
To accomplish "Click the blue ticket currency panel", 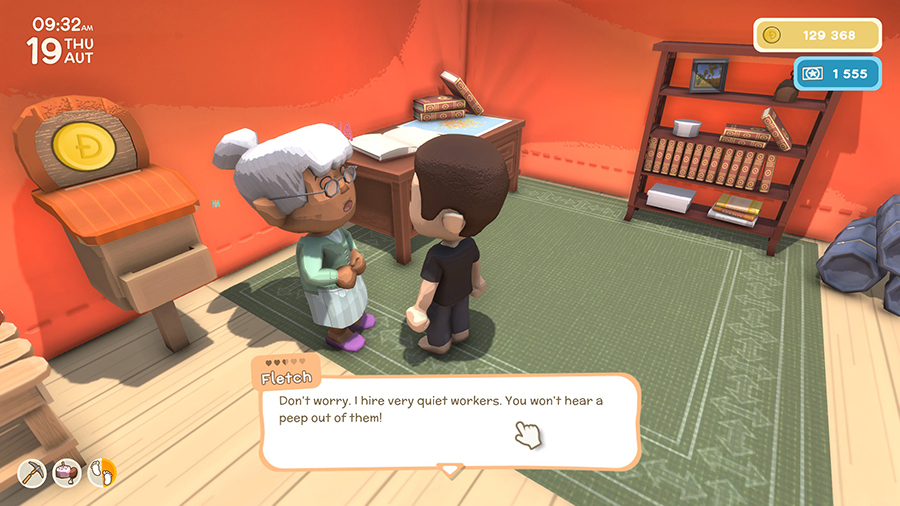I will (838, 73).
